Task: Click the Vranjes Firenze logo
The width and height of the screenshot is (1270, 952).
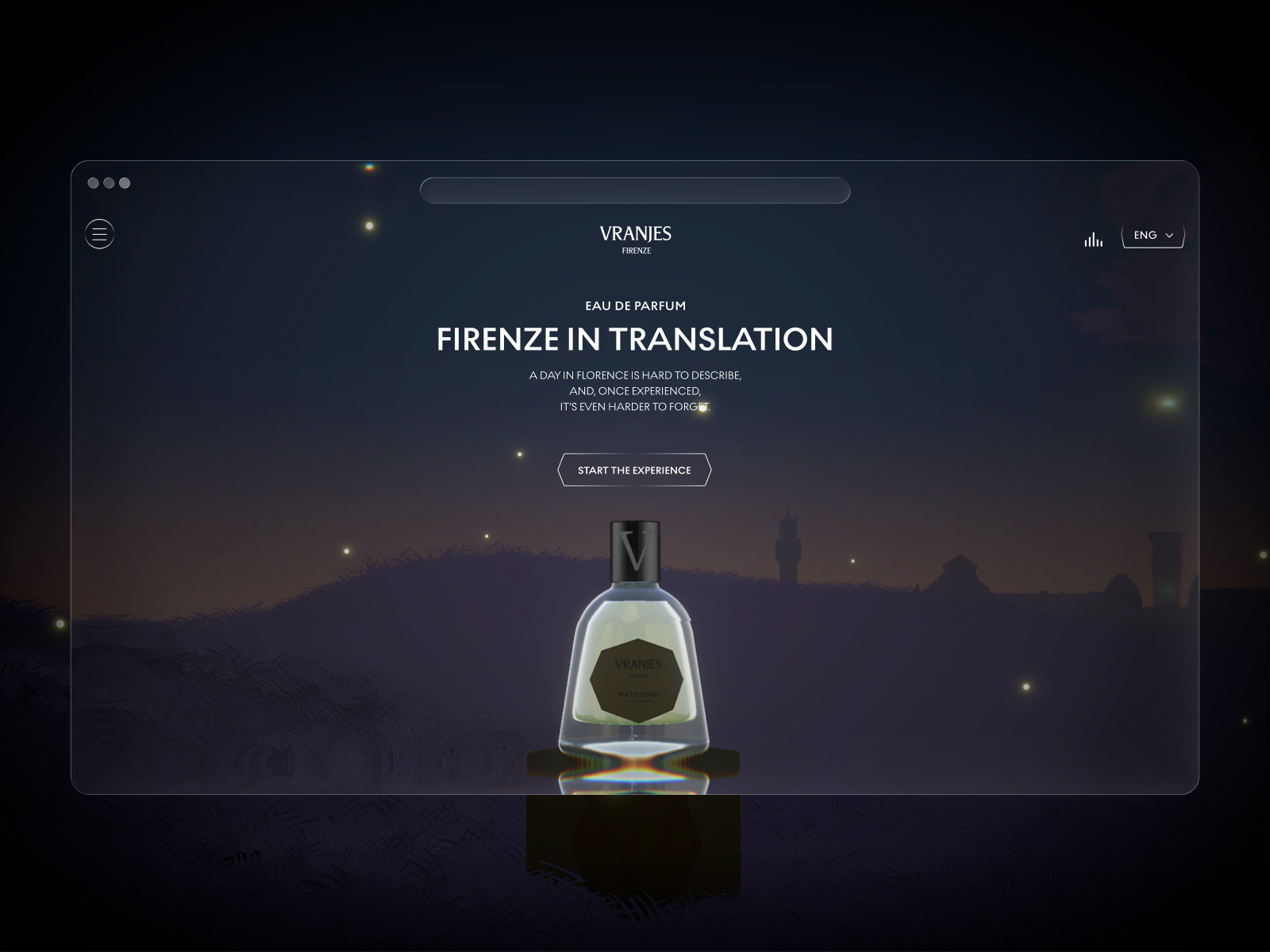Action: (x=635, y=239)
